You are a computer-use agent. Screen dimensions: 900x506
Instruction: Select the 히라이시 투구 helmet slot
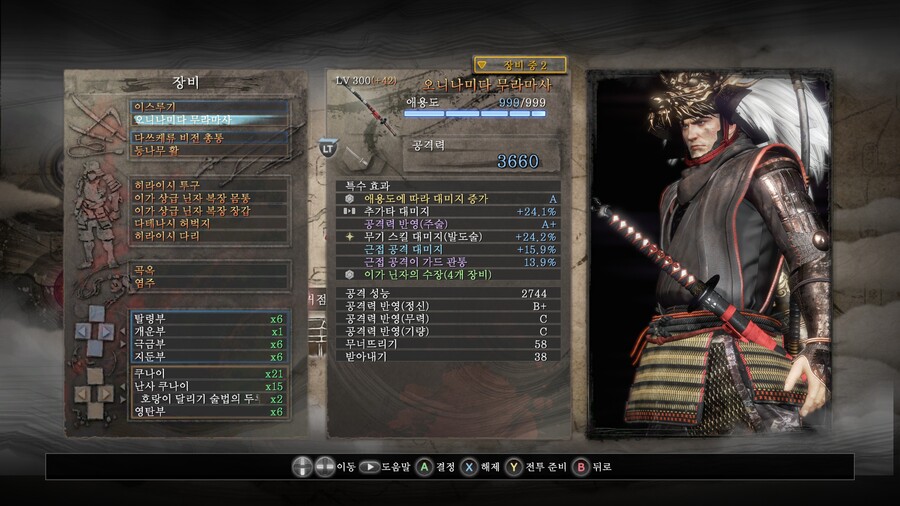click(x=210, y=185)
